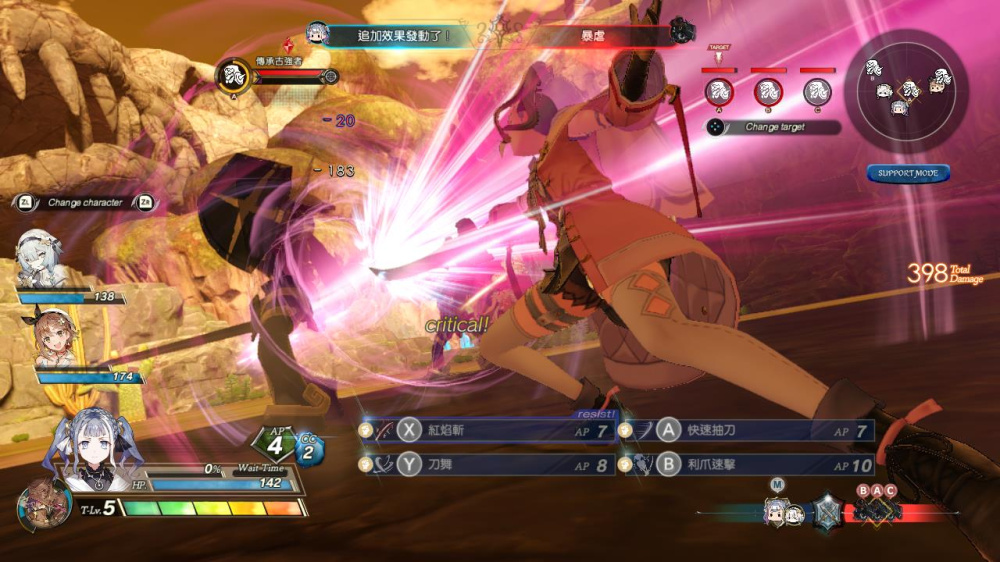The height and width of the screenshot is (562, 1000).
Task: Switch to enemy target B
Action: click(768, 92)
